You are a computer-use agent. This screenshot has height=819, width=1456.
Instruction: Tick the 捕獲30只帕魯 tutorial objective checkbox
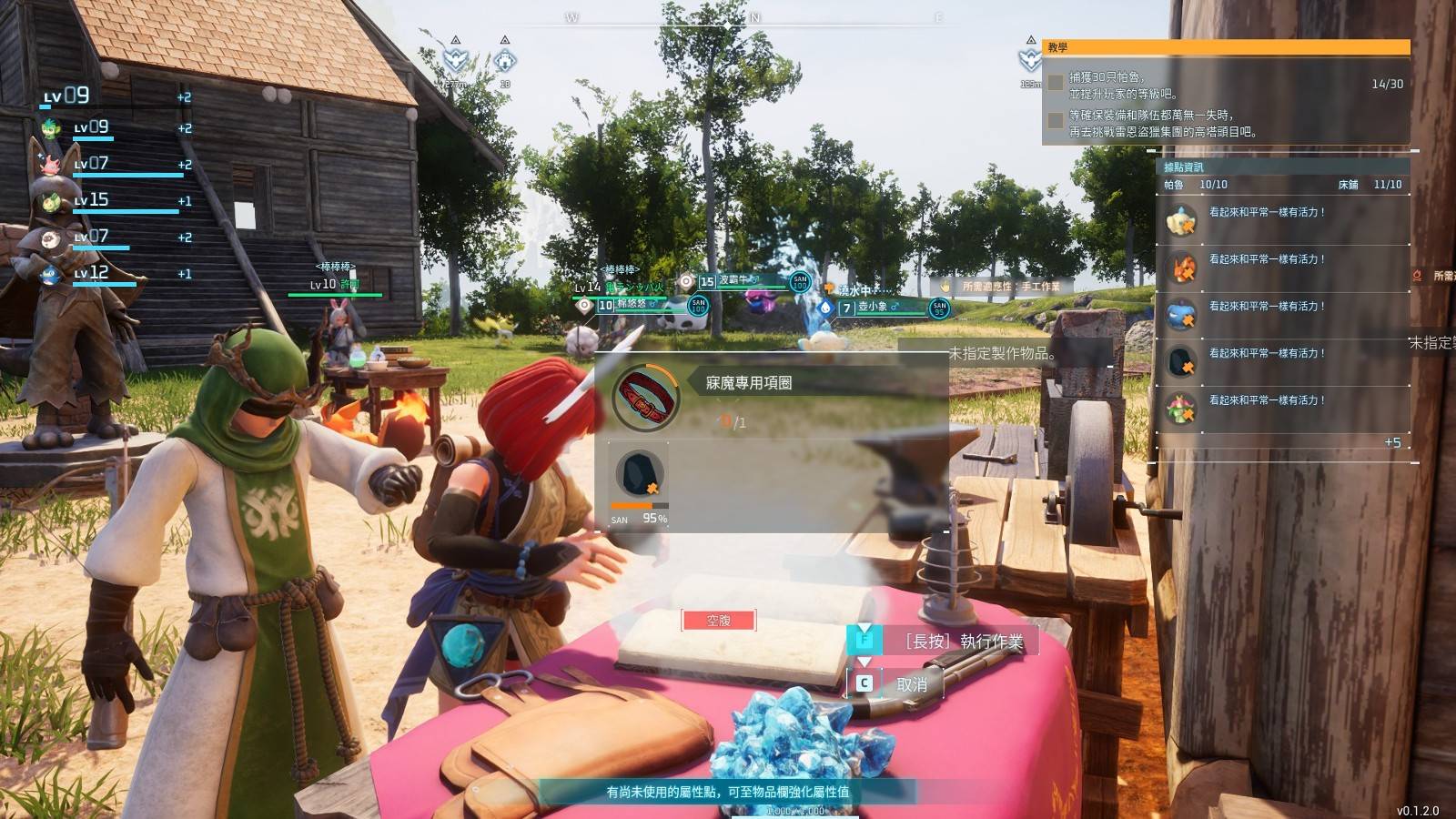coord(1056,83)
